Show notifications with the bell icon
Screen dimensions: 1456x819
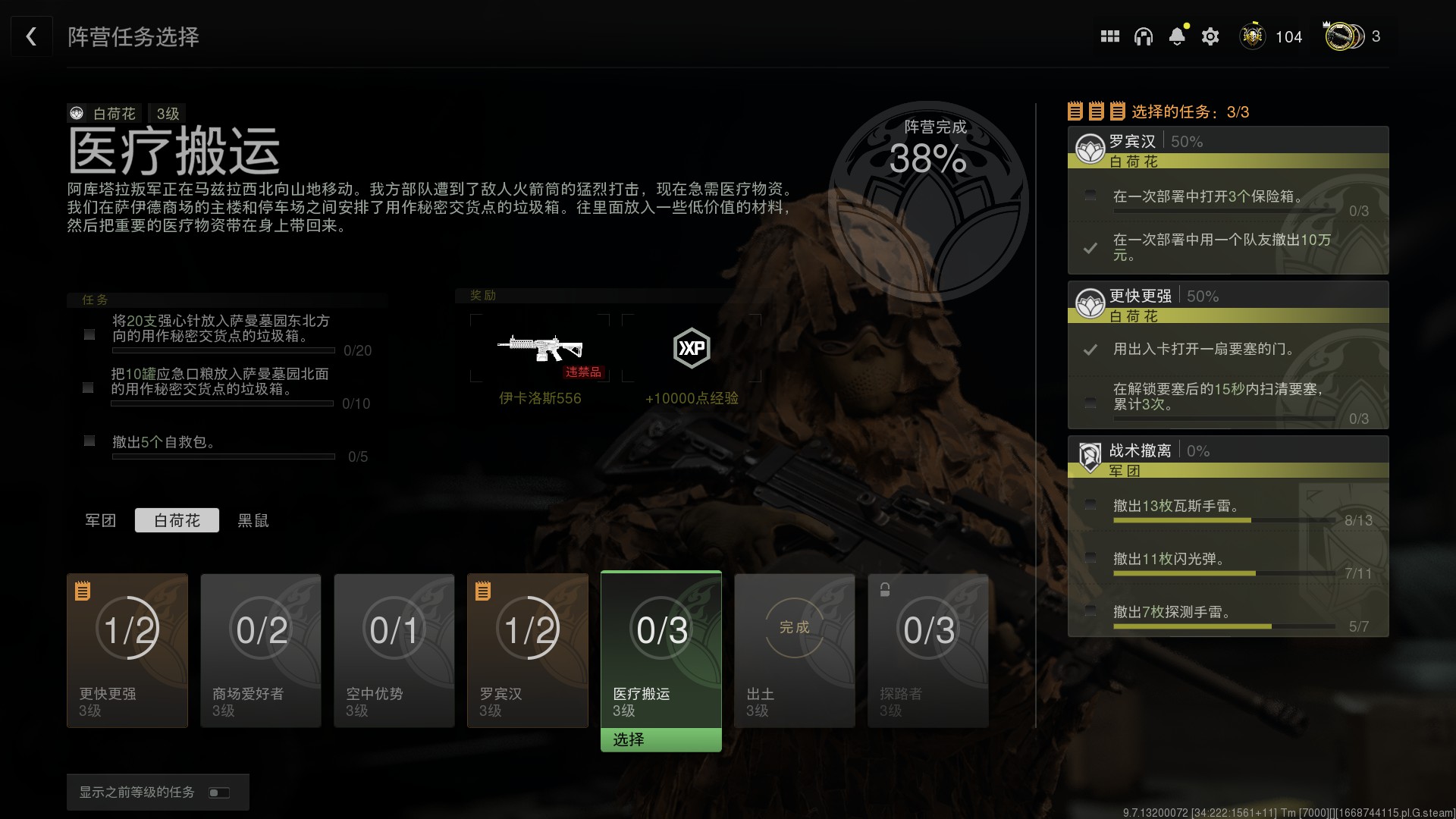[x=1177, y=36]
